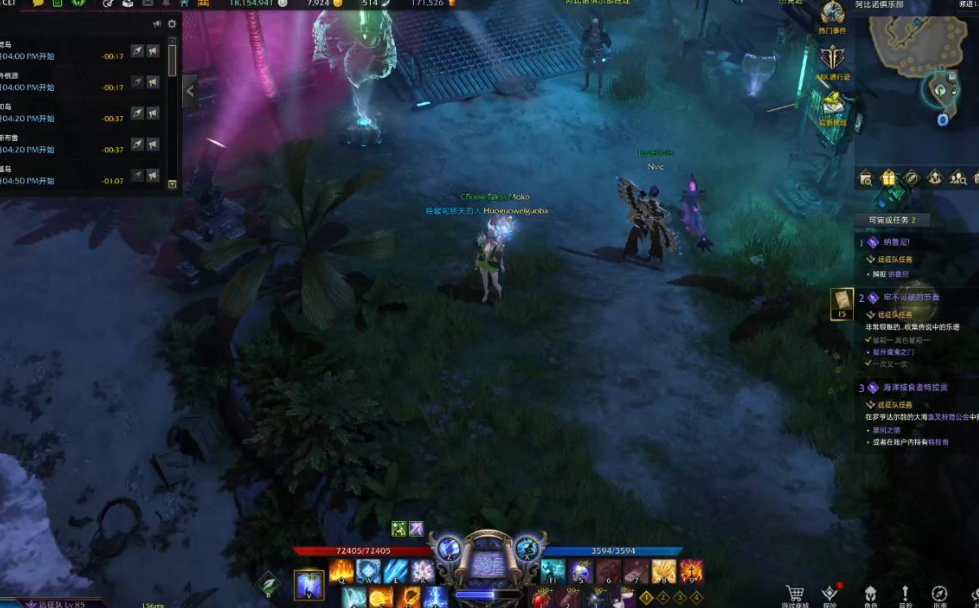Open the yellow chat bubble icon

pyautogui.click(x=38, y=4)
